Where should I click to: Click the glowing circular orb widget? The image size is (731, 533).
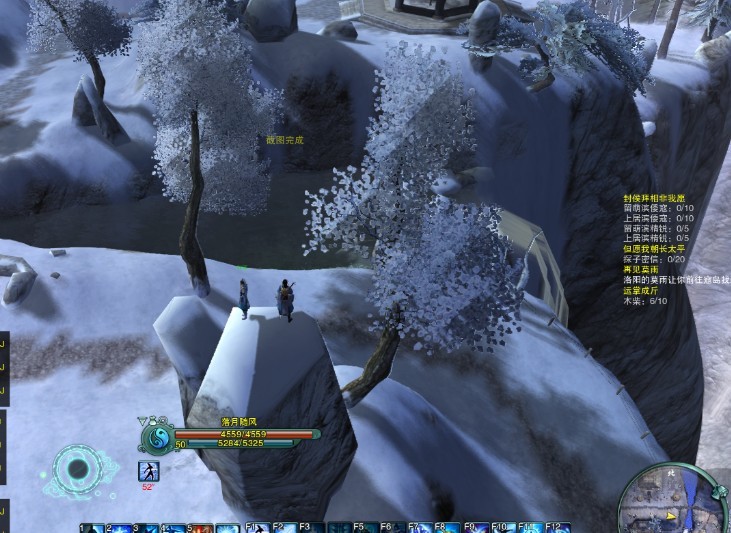76,469
